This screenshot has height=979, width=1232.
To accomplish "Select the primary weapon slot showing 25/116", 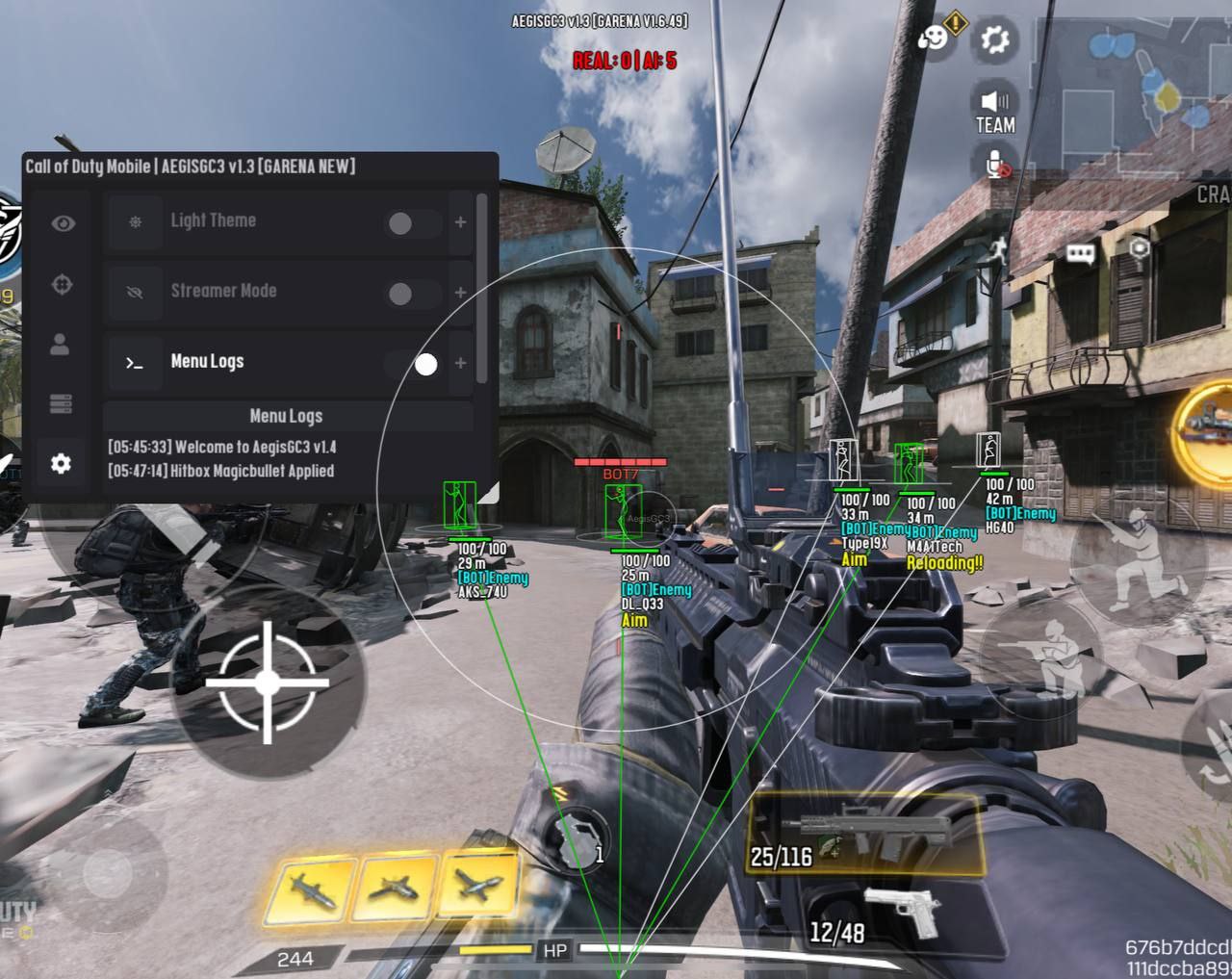I will click(864, 835).
